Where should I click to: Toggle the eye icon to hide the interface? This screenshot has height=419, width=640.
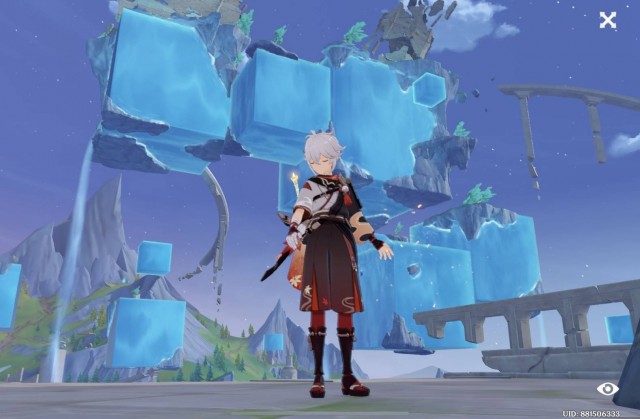tap(607, 388)
